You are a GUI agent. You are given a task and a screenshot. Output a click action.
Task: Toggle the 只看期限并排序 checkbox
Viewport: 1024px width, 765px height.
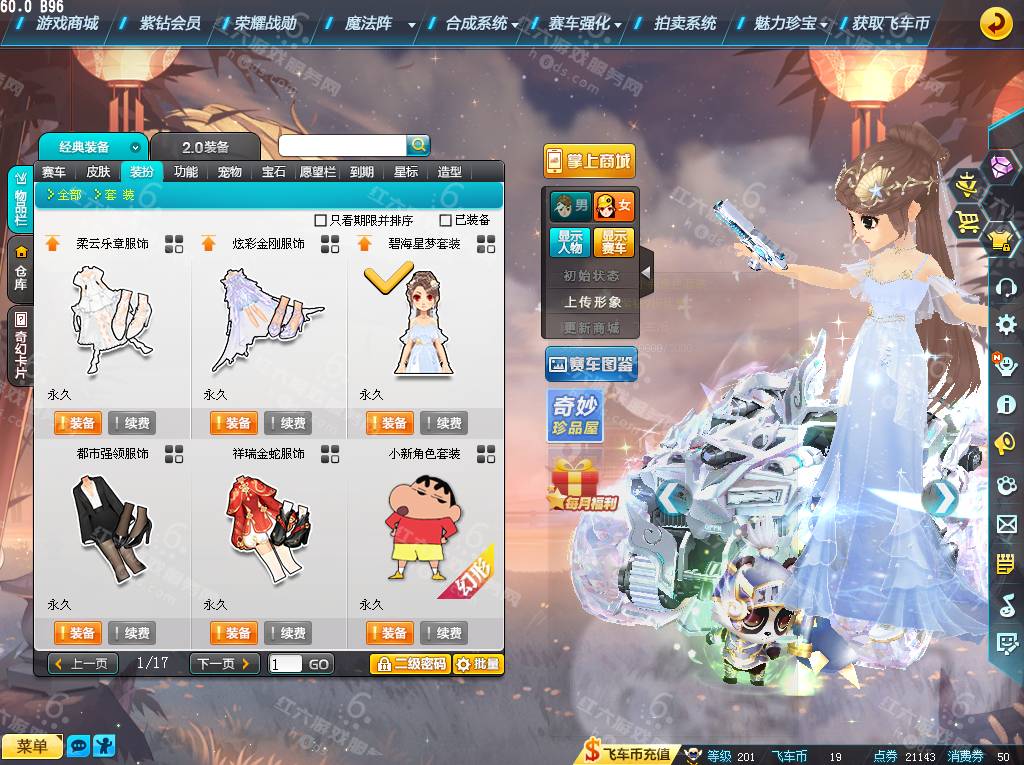(x=321, y=220)
